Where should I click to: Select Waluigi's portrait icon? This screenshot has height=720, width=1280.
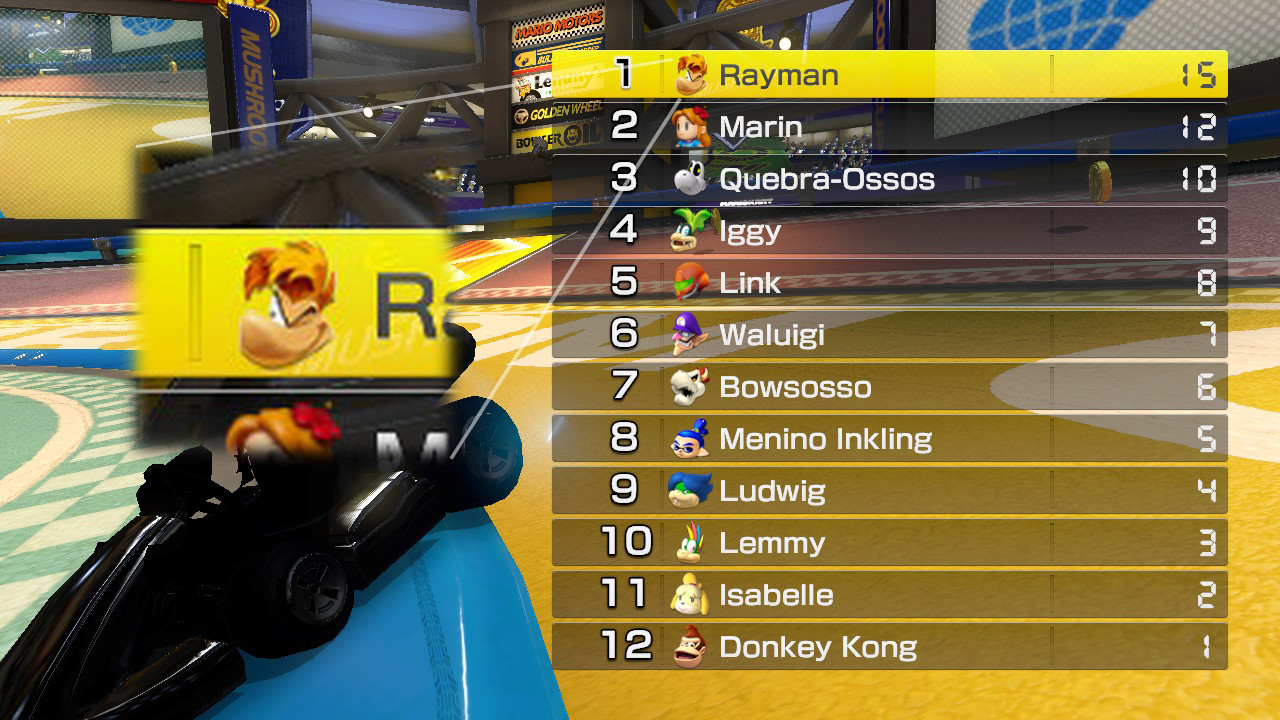[689, 334]
